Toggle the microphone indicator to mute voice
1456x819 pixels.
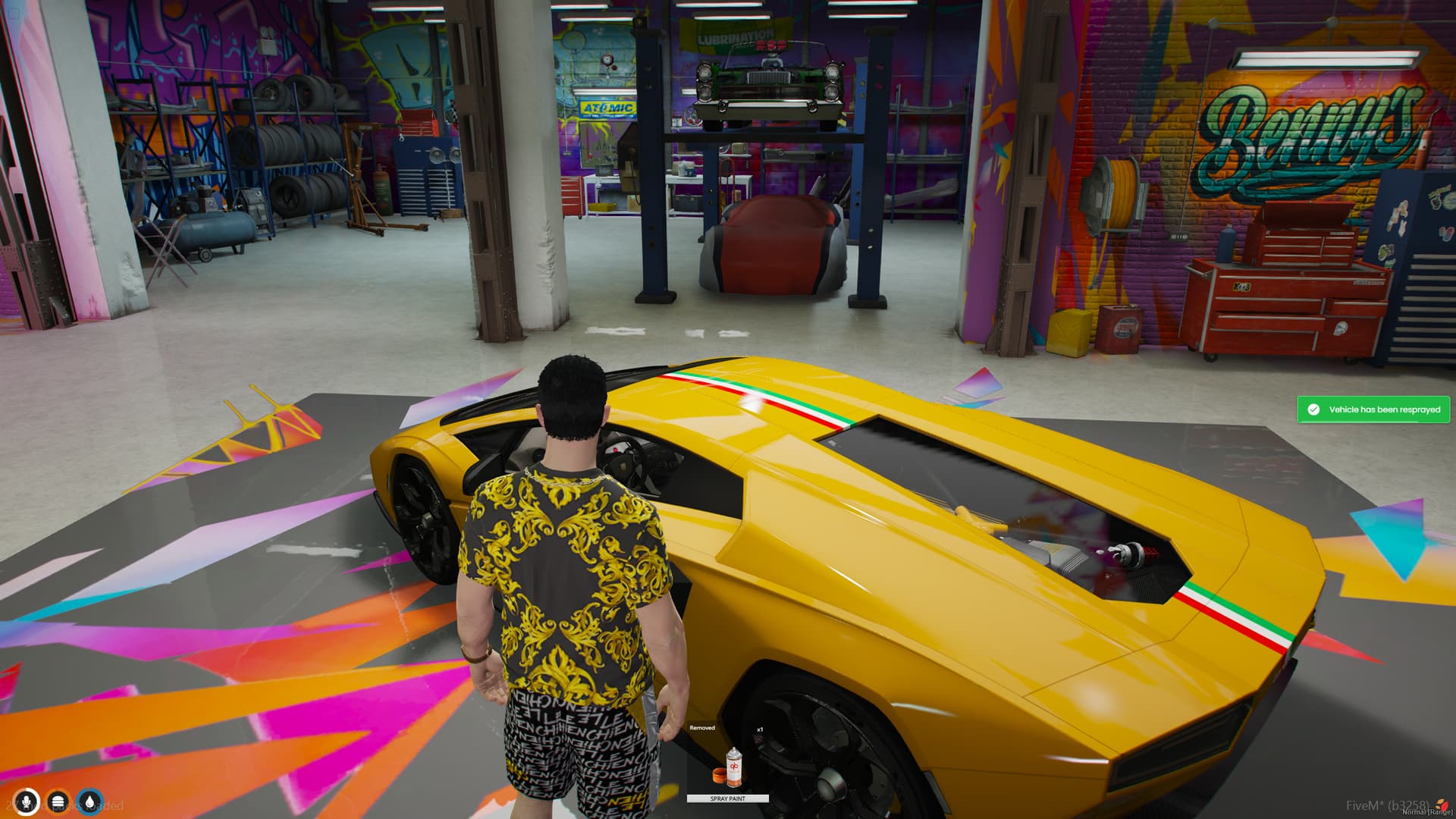coord(26,800)
